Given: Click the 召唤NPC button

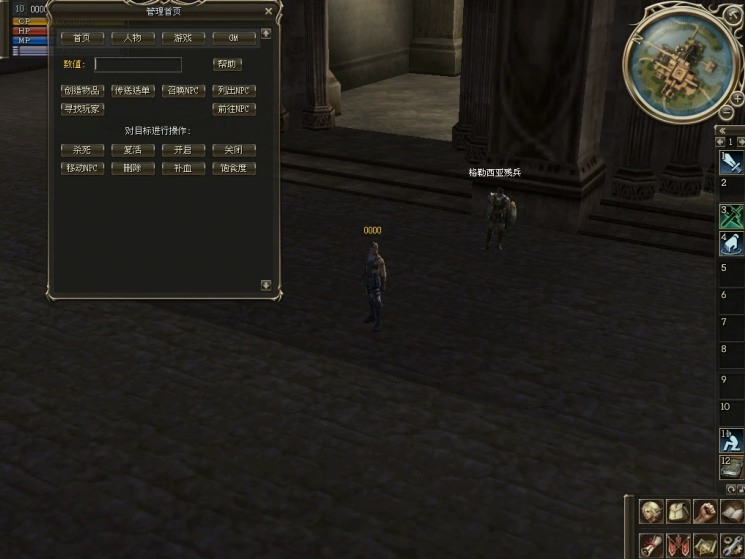Looking at the screenshot, I should tap(183, 91).
